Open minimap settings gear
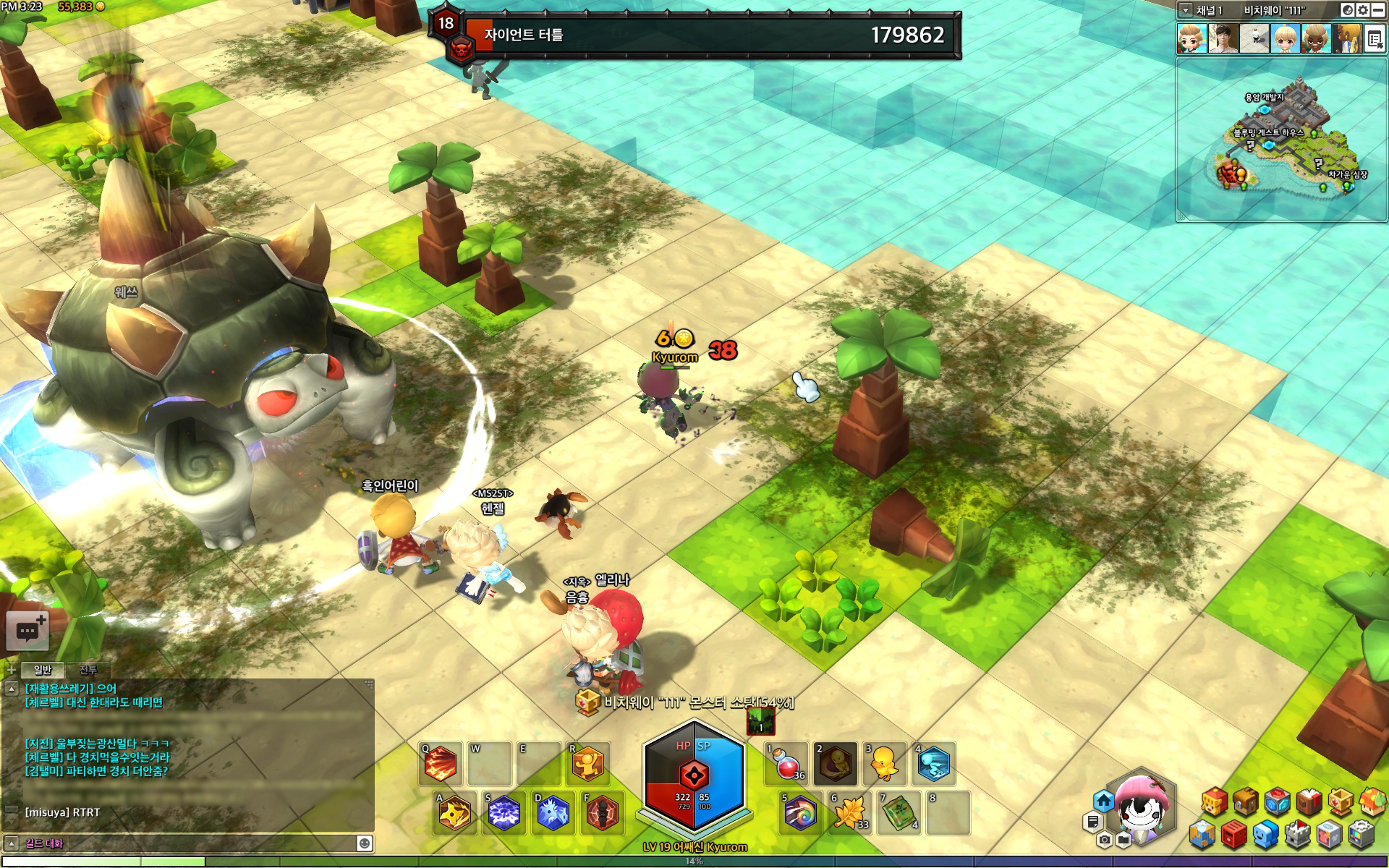Screen dimensions: 1389x868 (1363, 10)
